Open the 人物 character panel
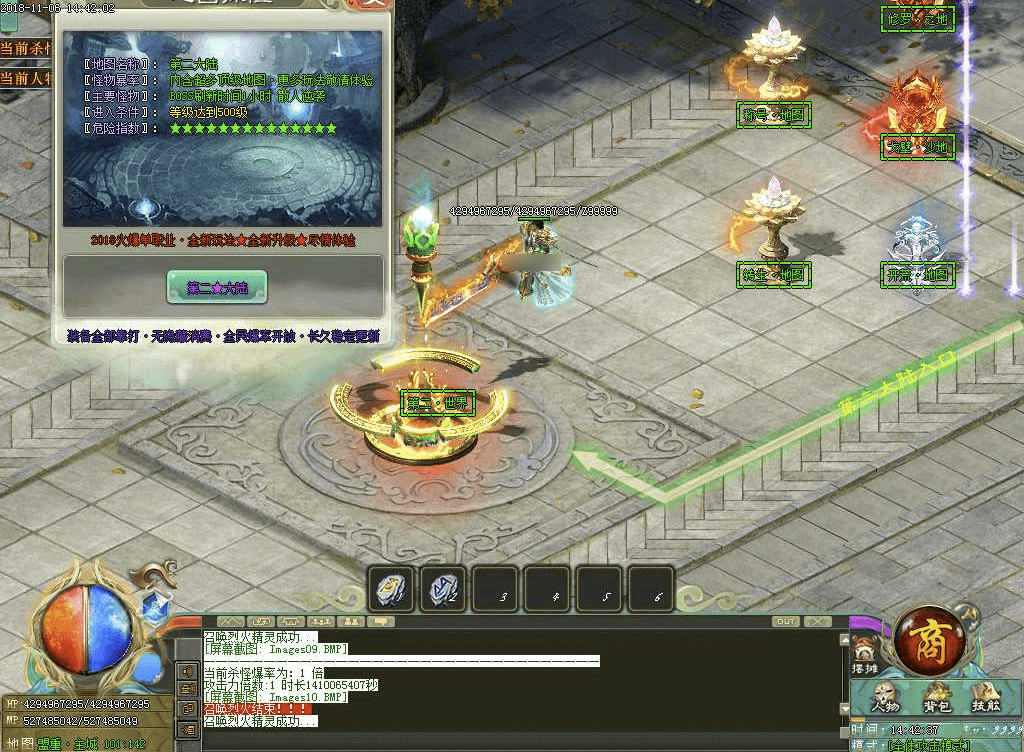 [x=884, y=696]
